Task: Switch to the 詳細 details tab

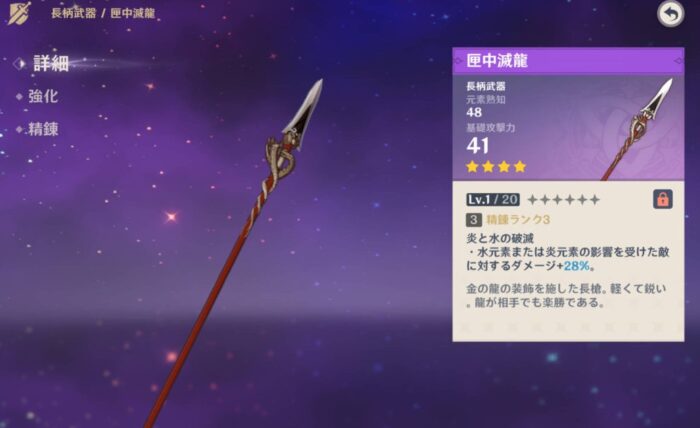Action: pyautogui.click(x=50, y=63)
